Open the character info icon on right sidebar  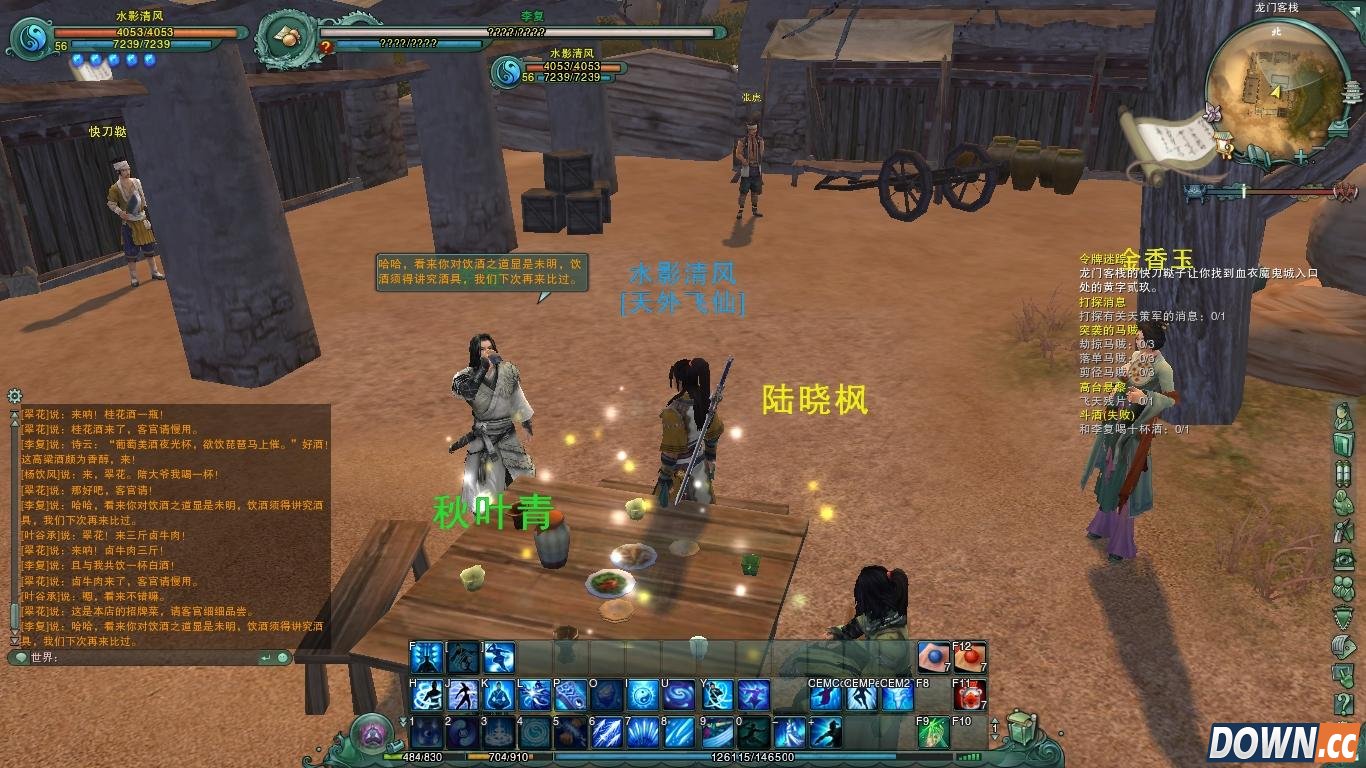[1345, 413]
